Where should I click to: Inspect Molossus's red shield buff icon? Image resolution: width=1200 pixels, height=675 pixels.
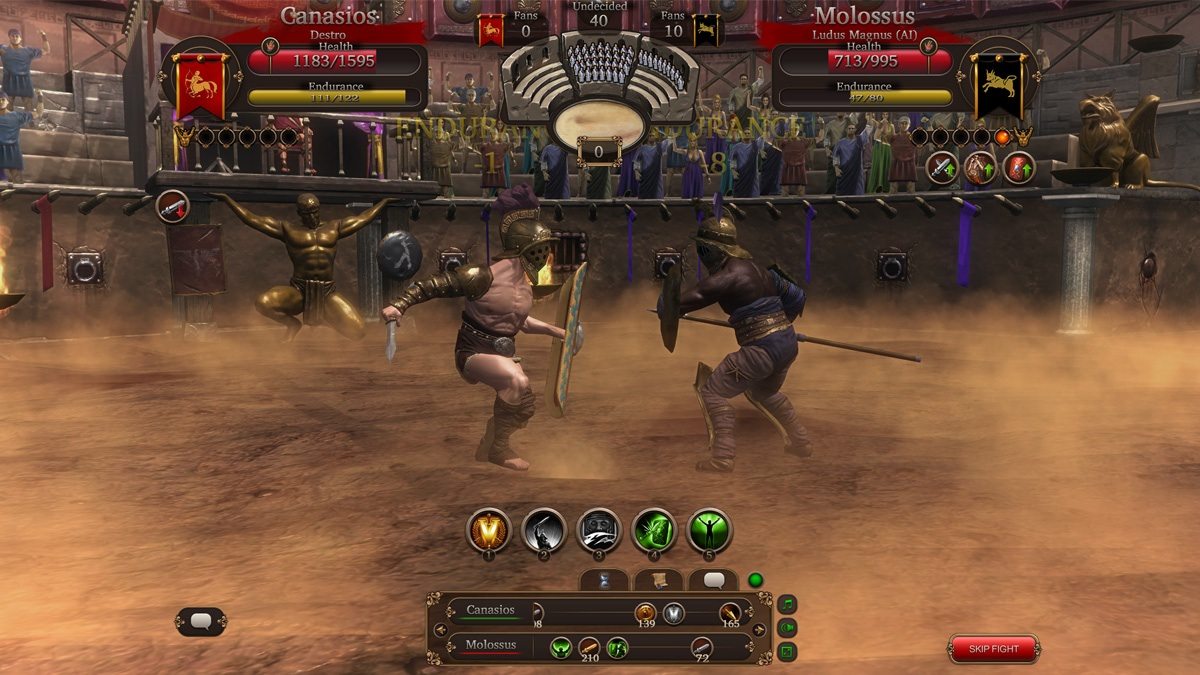click(1019, 168)
